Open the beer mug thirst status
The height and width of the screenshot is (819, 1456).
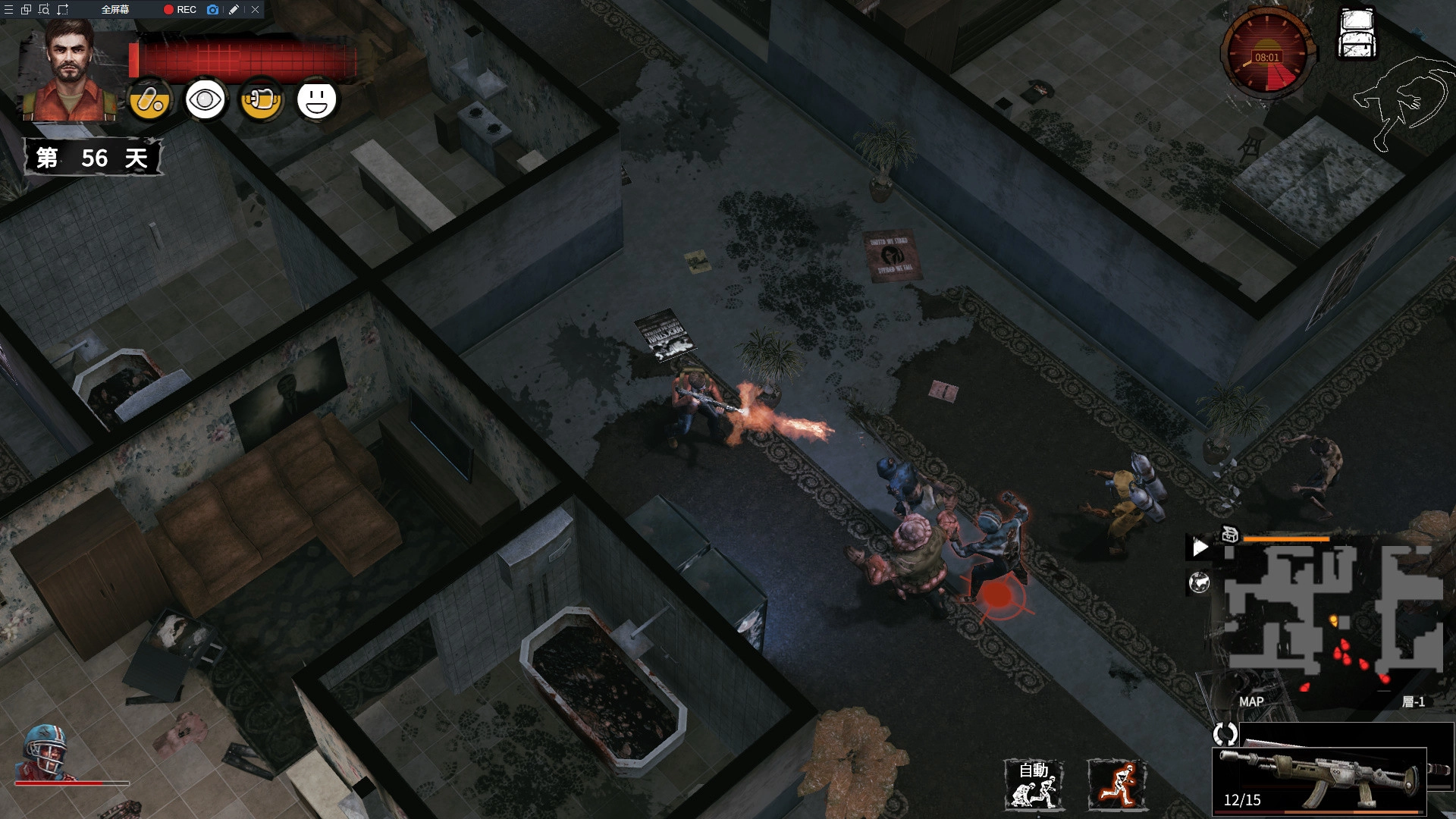tap(262, 100)
